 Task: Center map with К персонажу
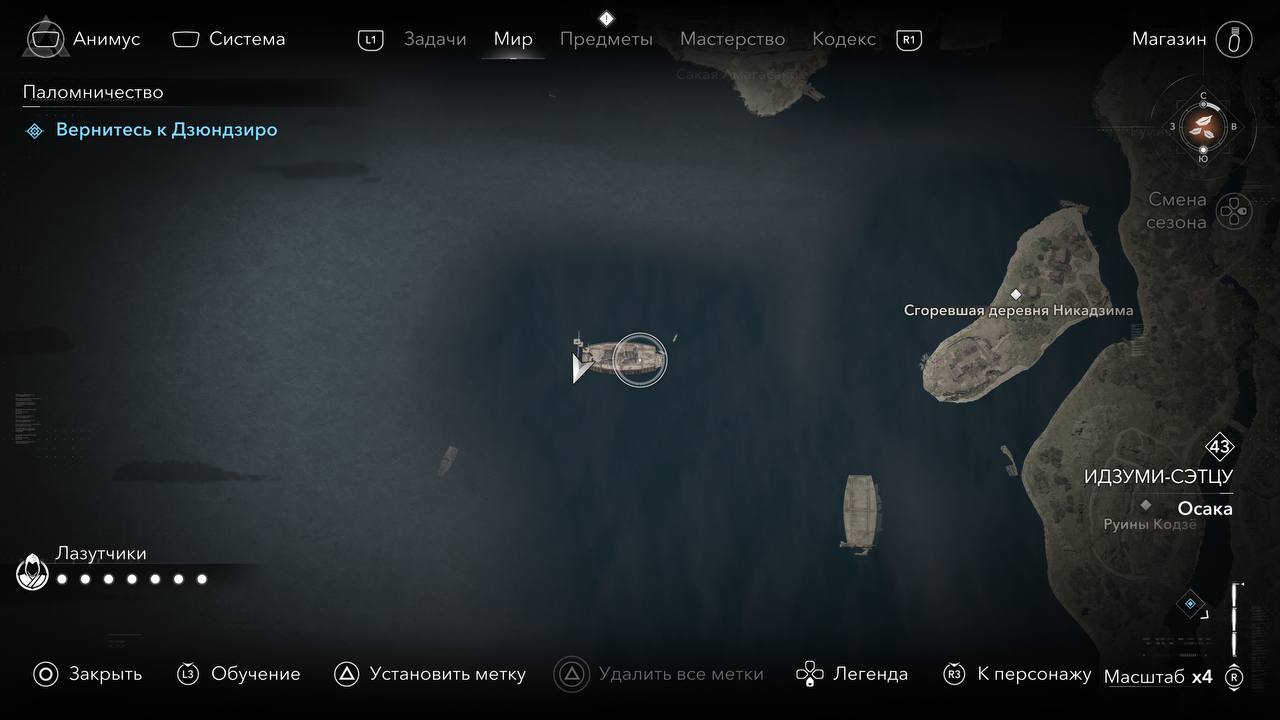tap(1017, 674)
